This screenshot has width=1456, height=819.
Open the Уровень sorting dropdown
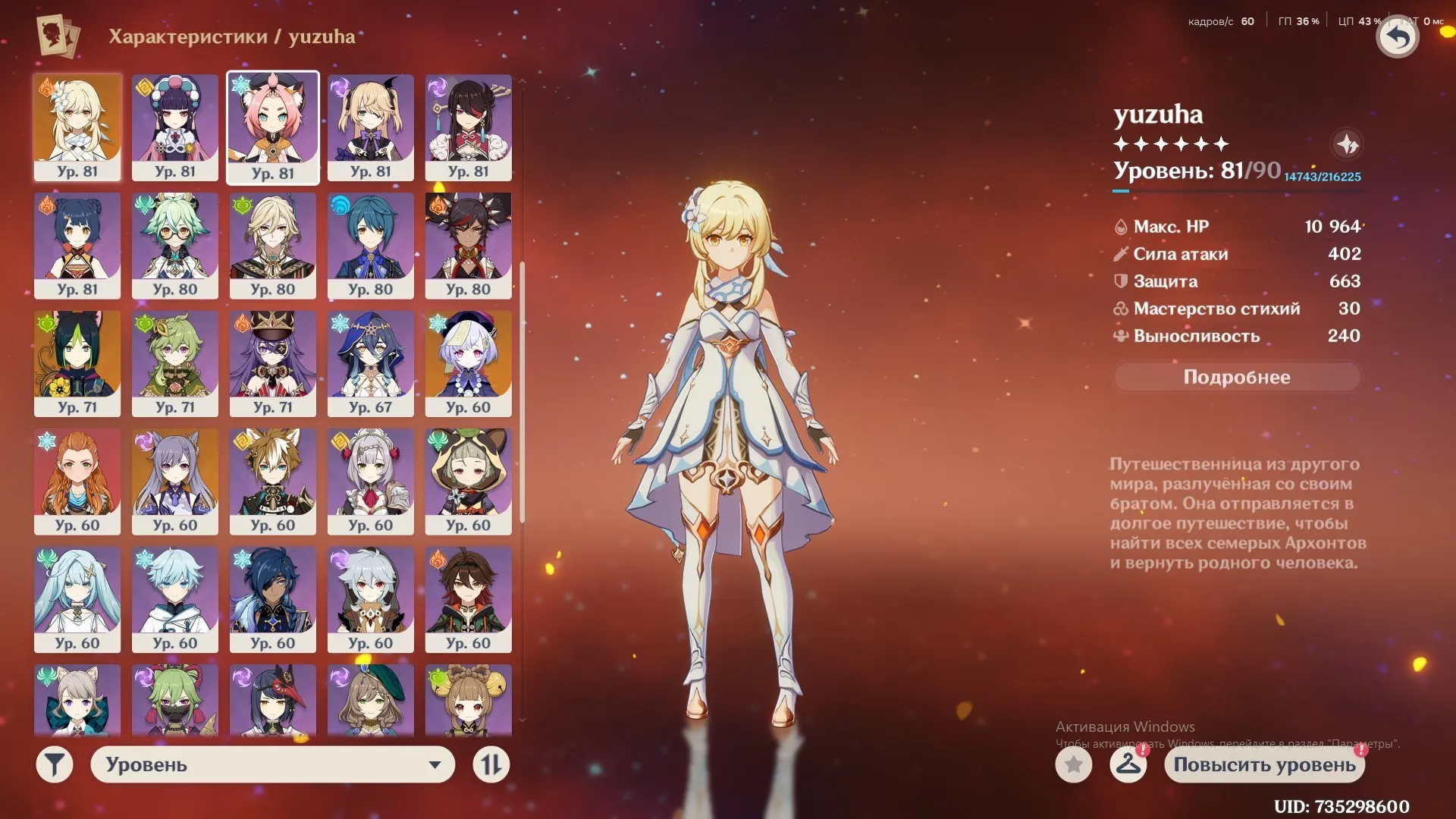273,764
